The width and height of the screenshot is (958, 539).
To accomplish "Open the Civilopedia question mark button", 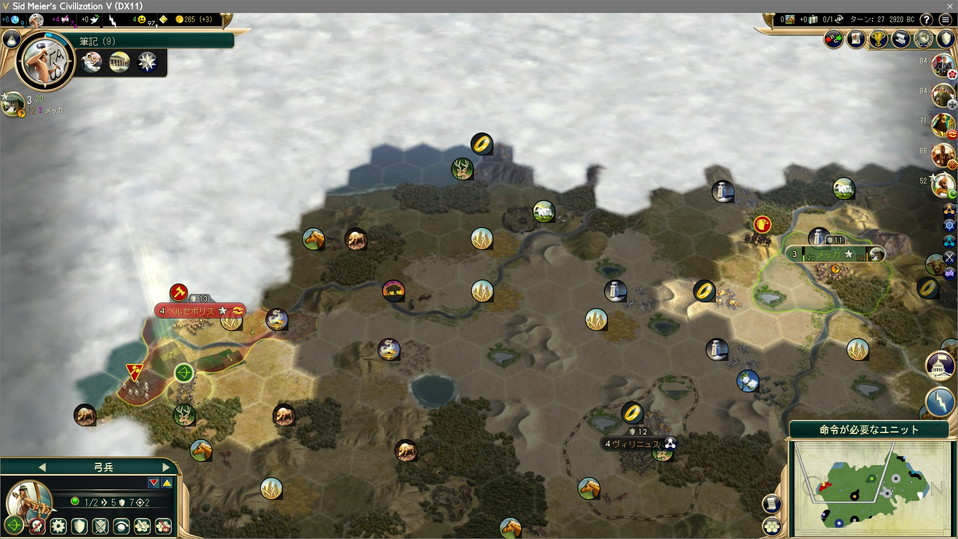I will click(x=926, y=19).
